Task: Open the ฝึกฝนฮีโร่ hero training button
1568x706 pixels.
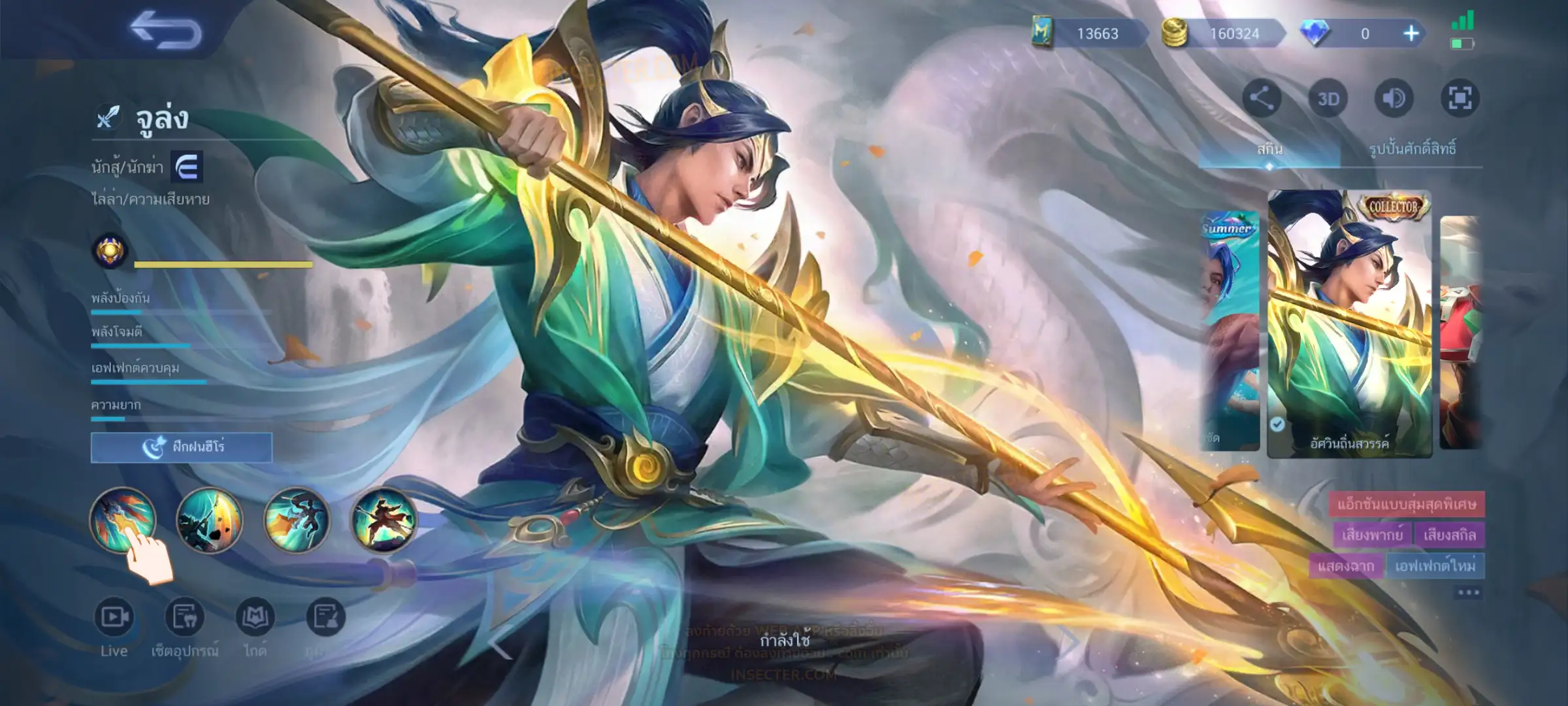Action: coord(182,447)
